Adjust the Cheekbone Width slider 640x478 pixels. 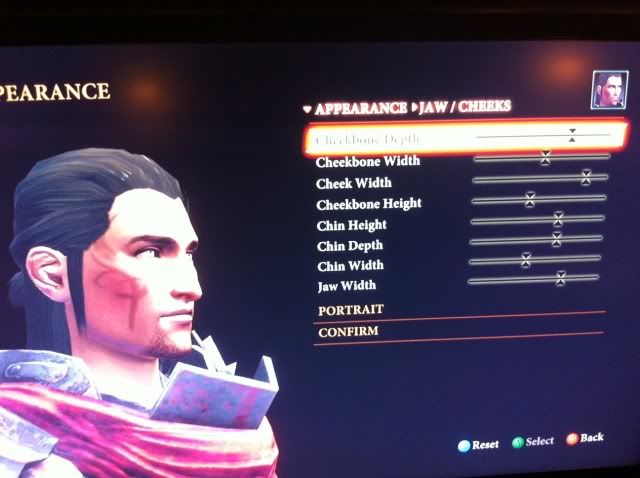(x=545, y=157)
